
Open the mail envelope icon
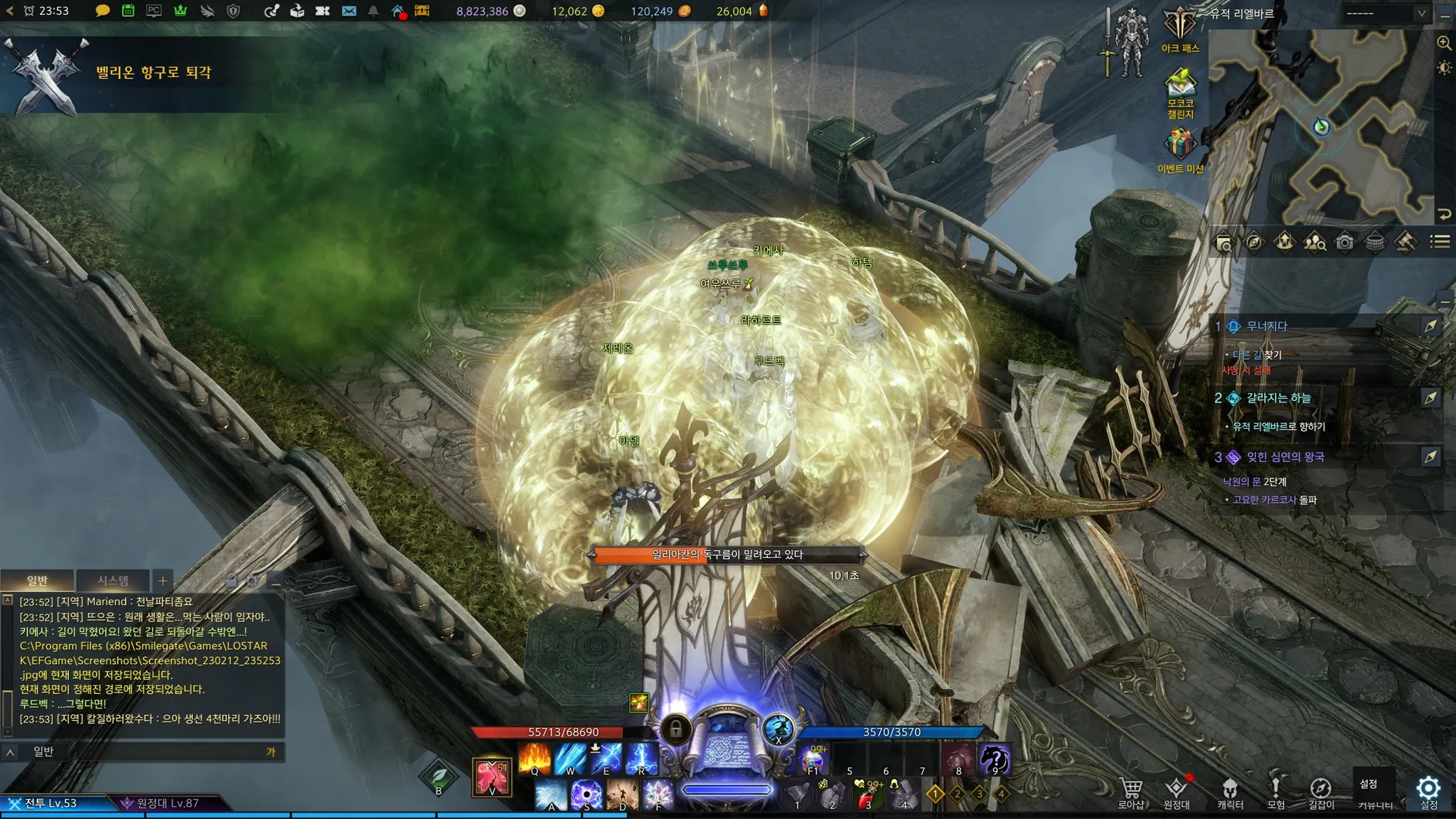(x=348, y=11)
